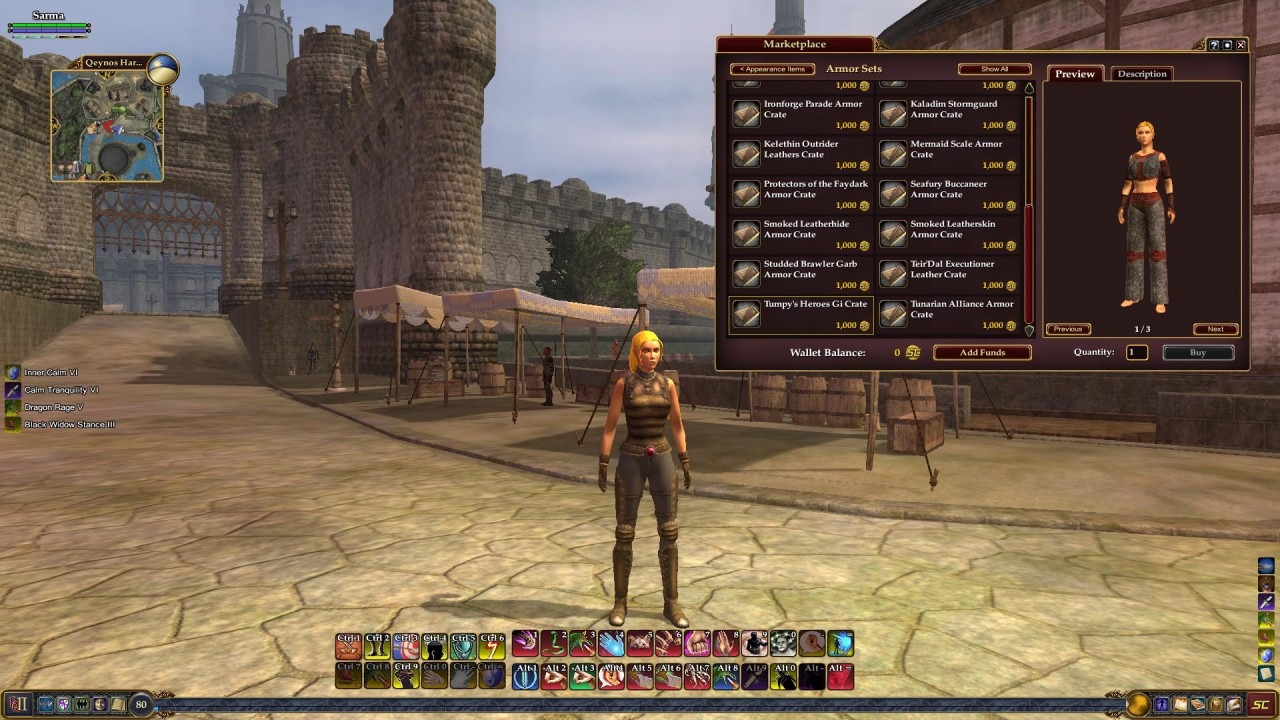Select the Dragon Rage V spell icon
The width and height of the screenshot is (1280, 720).
pyautogui.click(x=11, y=407)
